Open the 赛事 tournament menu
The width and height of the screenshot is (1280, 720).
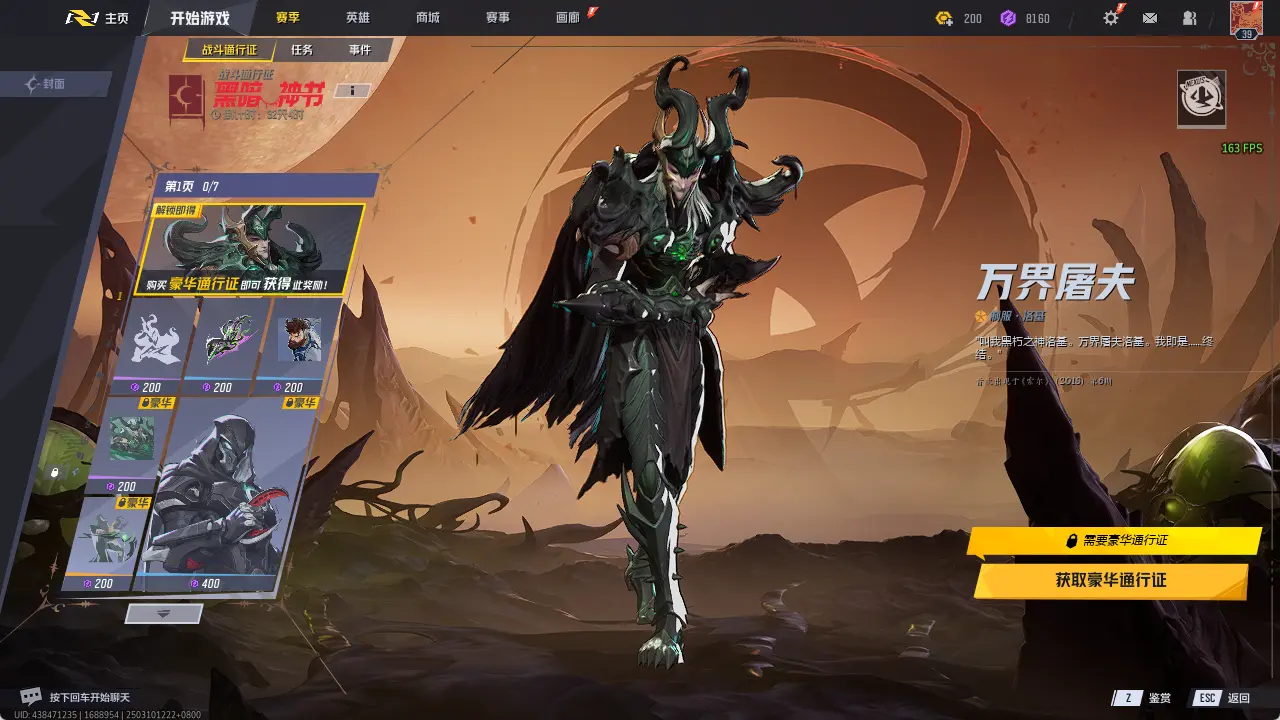click(497, 18)
